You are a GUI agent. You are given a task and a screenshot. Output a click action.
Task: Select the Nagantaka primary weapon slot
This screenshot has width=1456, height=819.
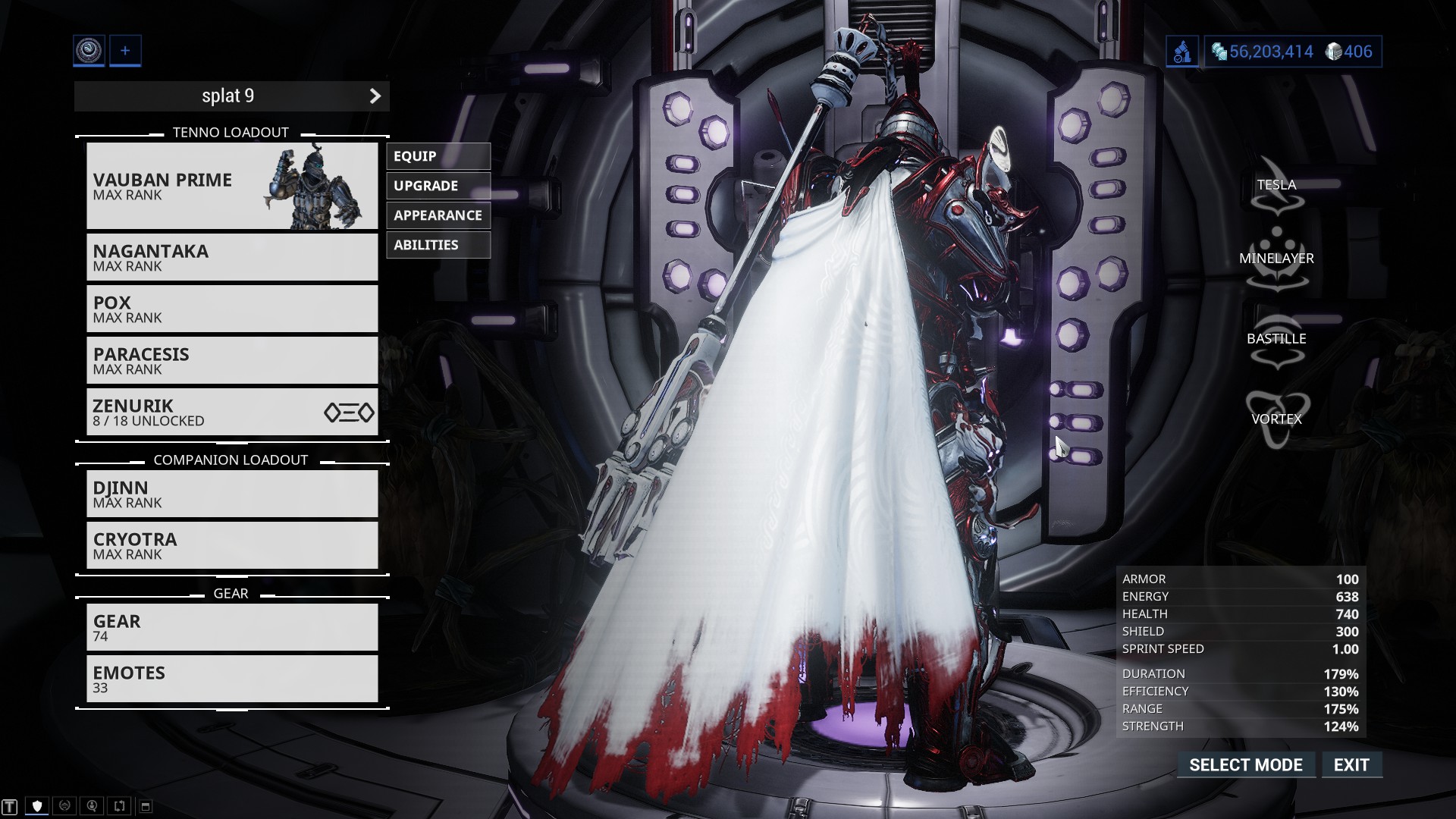point(232,257)
